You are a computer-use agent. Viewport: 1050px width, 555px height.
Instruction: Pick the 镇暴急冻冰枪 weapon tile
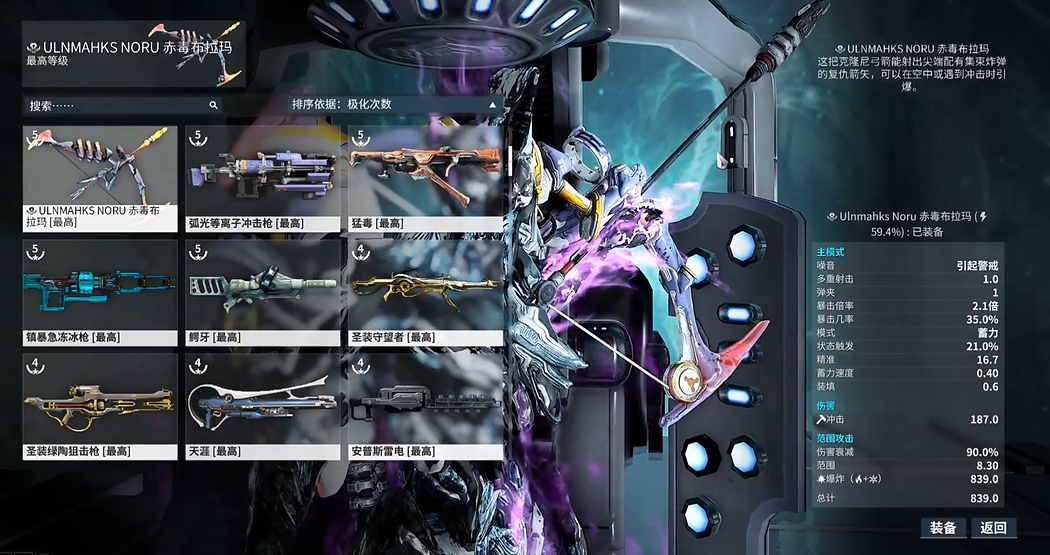click(x=100, y=290)
